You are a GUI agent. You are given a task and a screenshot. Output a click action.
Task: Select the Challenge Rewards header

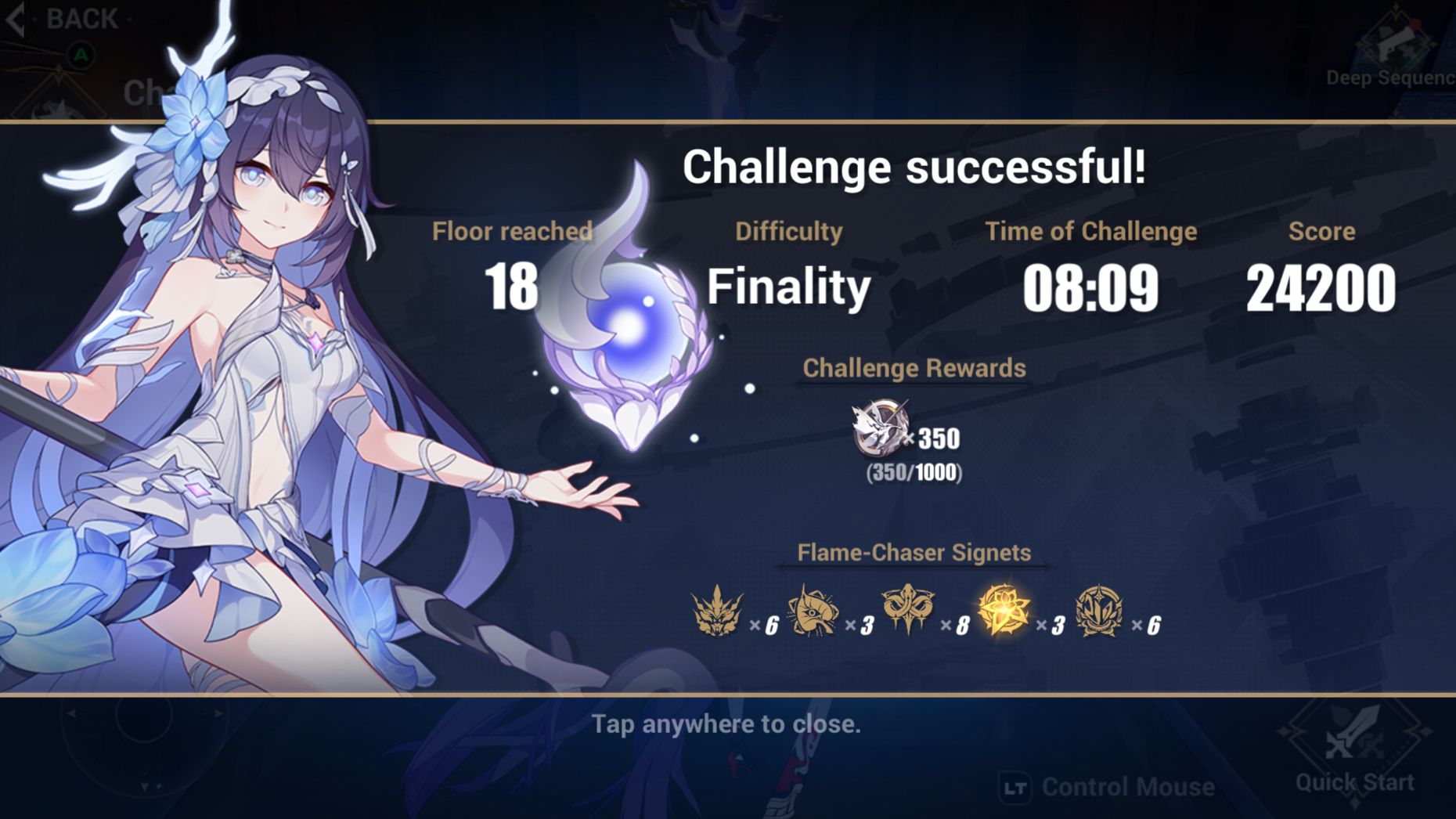click(914, 368)
